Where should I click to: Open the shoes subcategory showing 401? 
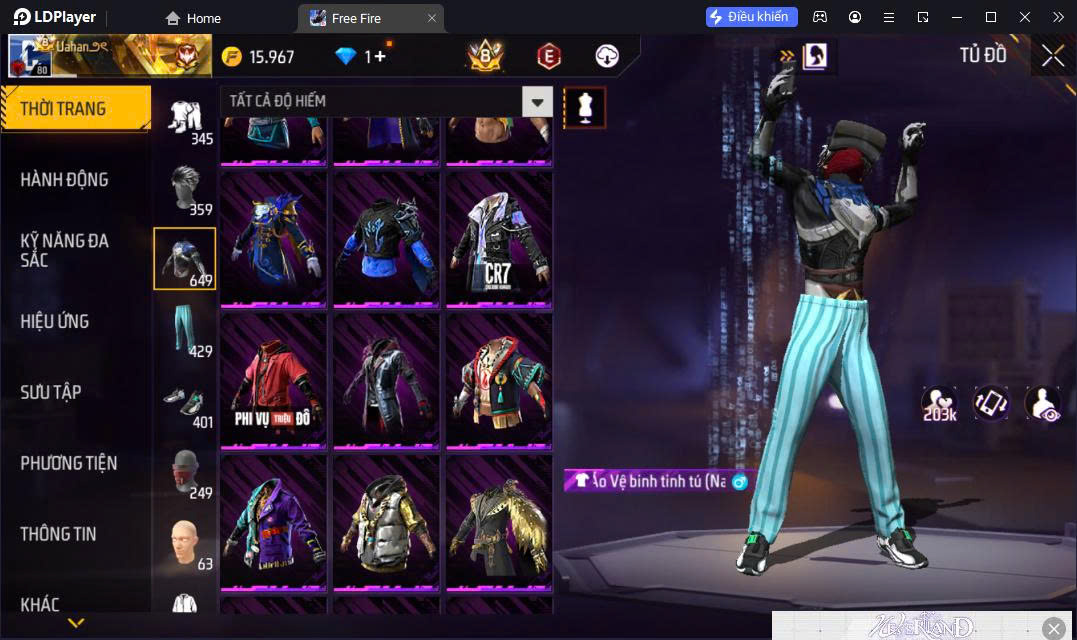(x=185, y=402)
